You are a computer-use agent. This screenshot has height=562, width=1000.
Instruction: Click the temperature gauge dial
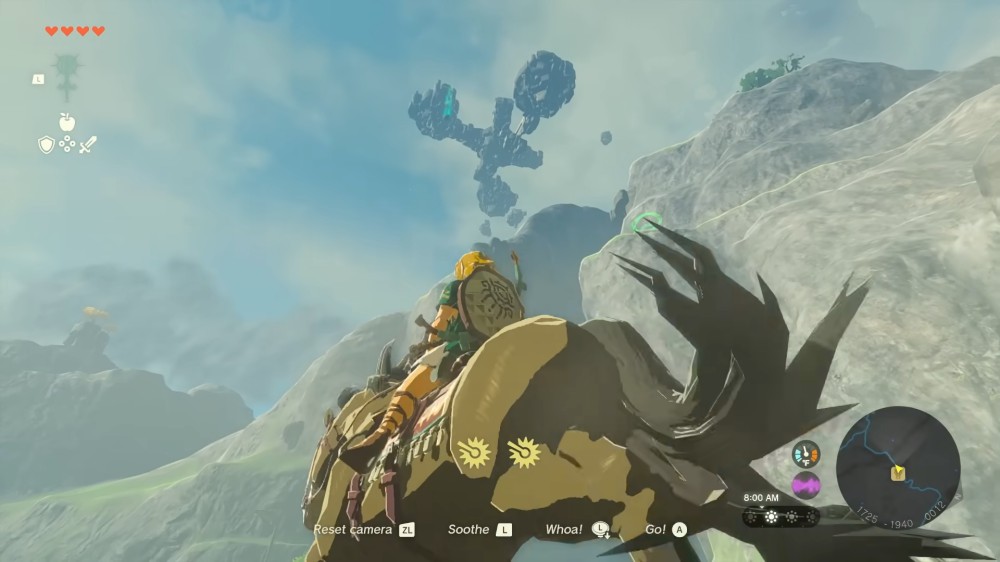(805, 454)
